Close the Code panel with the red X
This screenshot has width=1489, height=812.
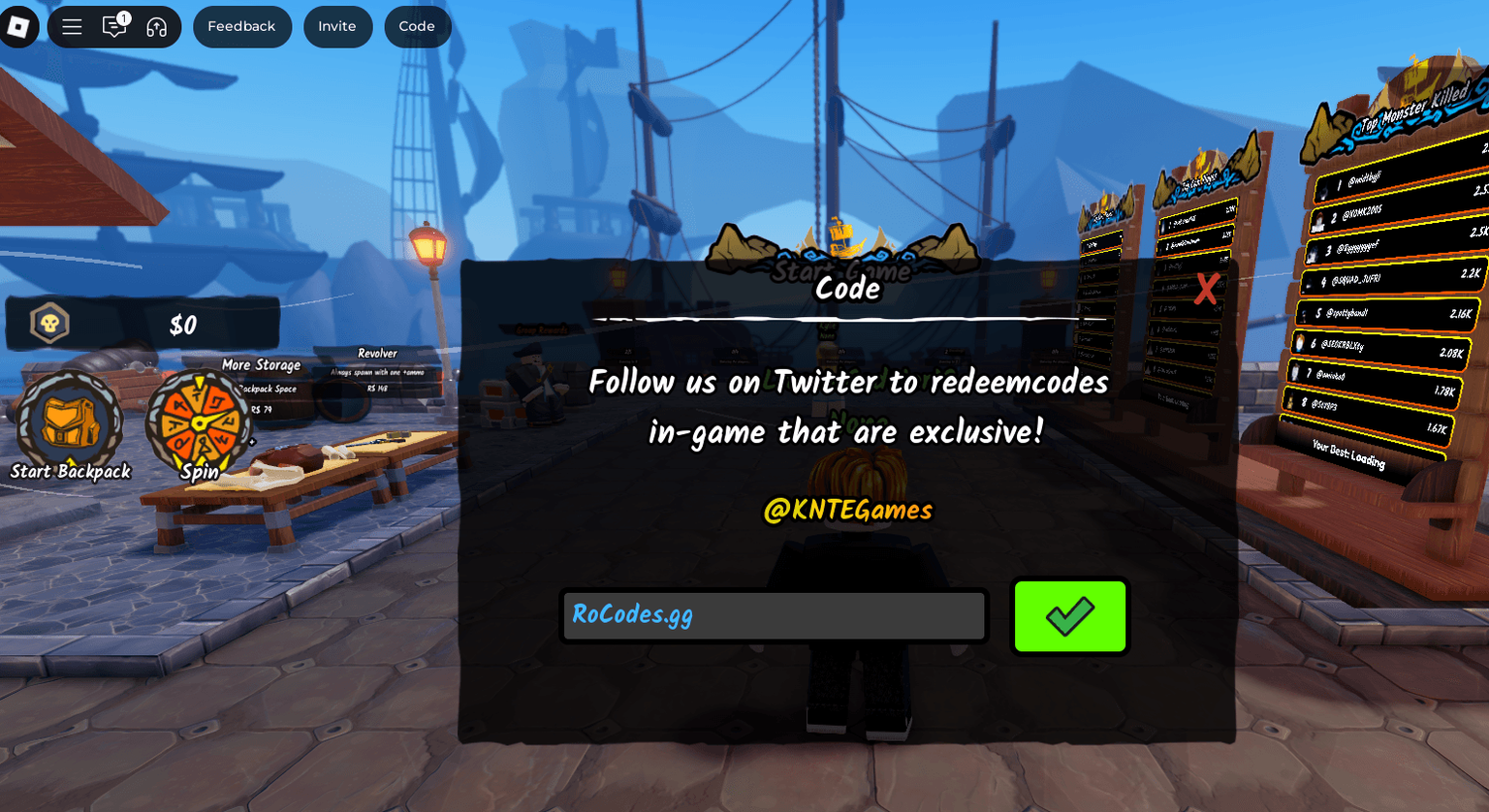click(1205, 290)
